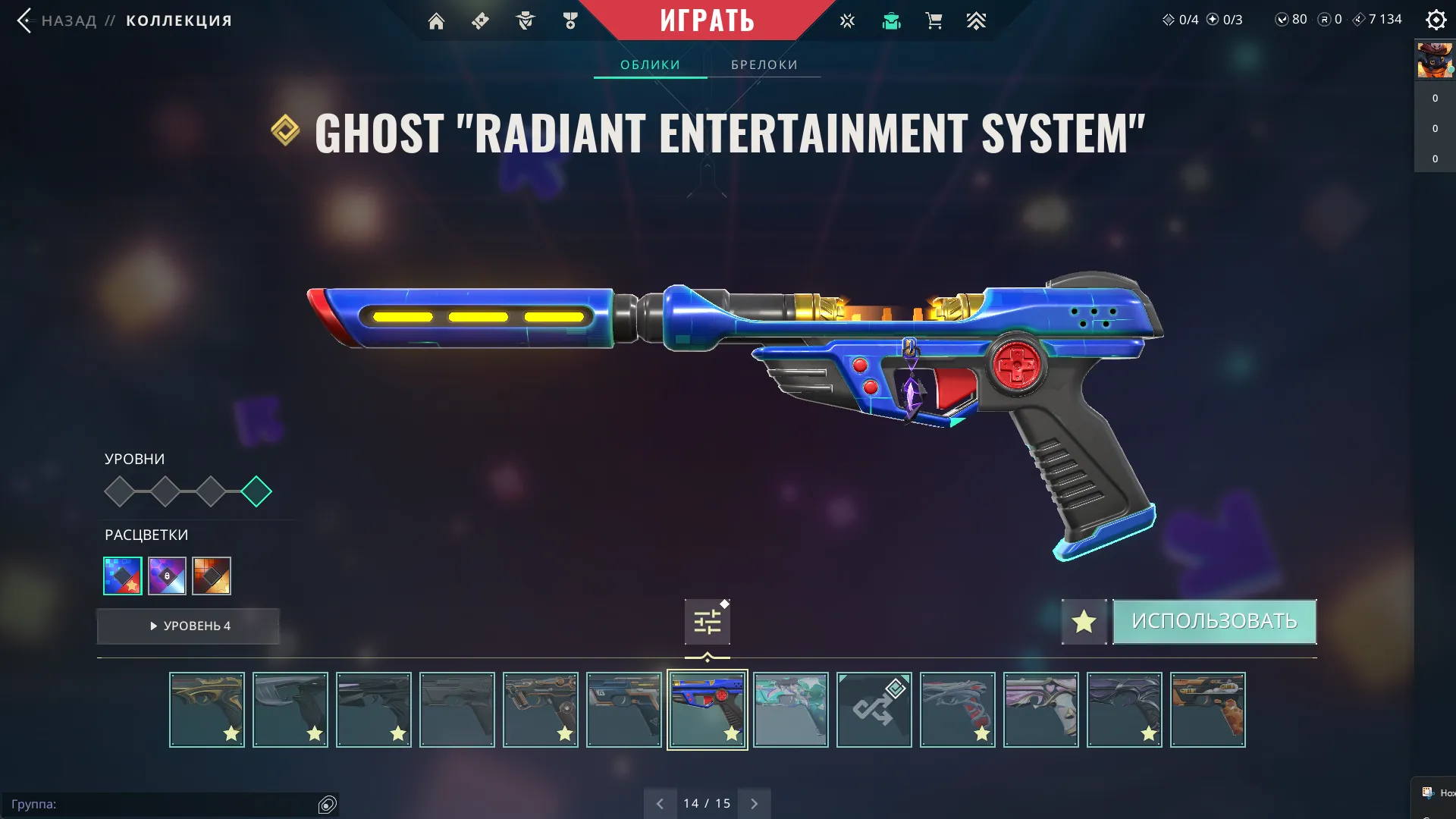Go to next page with right arrow
Screen dimensions: 1456x819
click(x=754, y=802)
